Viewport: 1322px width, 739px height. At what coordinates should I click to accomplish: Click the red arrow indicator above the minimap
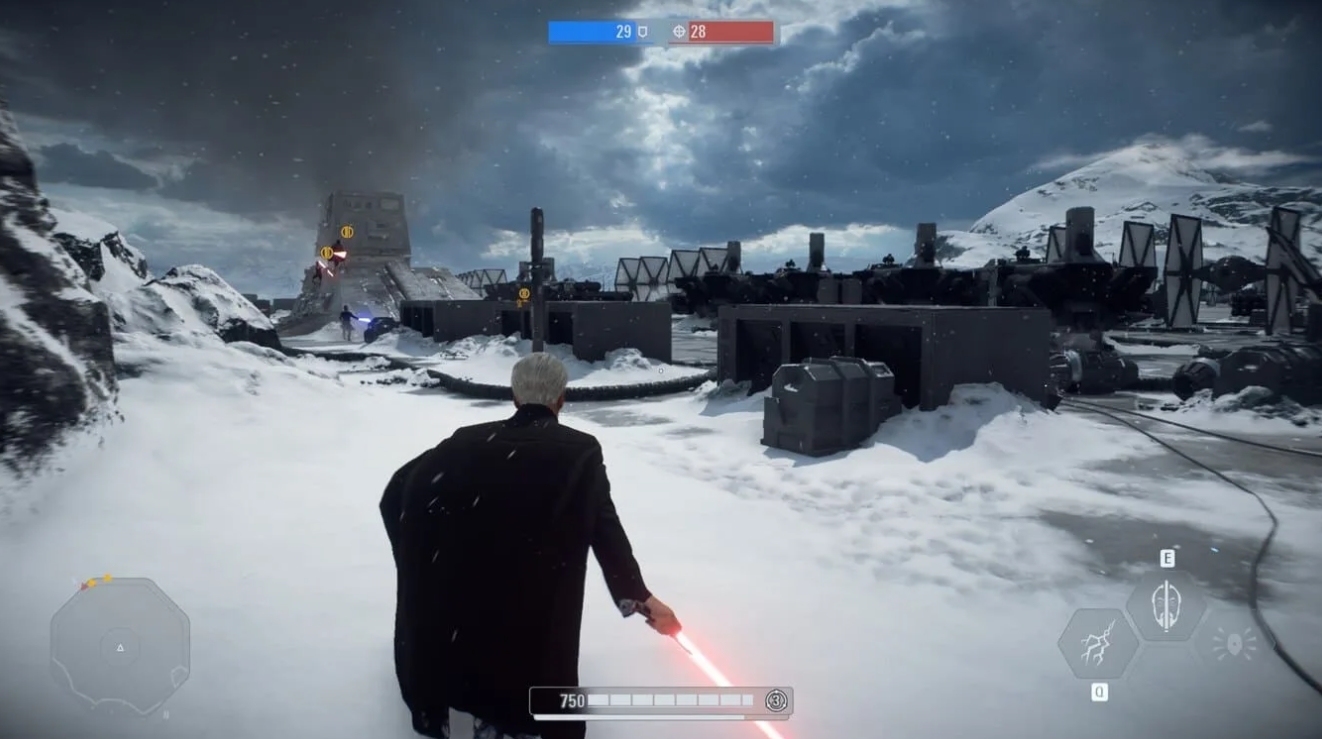pos(84,586)
